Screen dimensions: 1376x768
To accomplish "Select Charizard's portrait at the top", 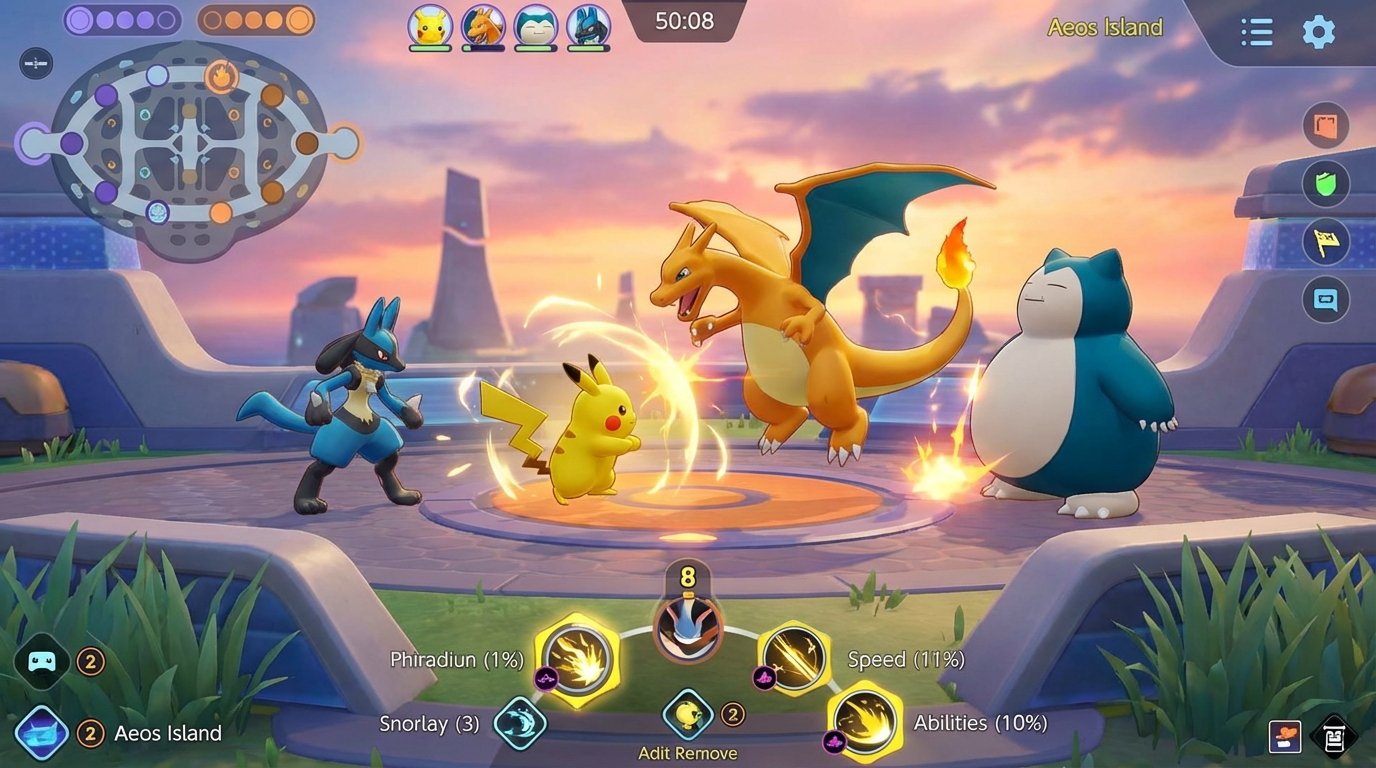I will [484, 27].
